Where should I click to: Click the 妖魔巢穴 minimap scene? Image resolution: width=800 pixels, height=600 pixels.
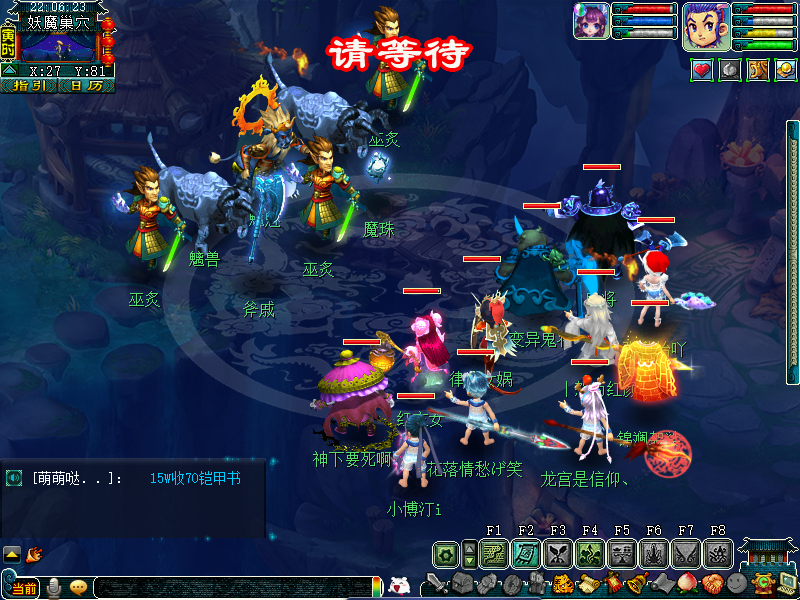point(58,46)
